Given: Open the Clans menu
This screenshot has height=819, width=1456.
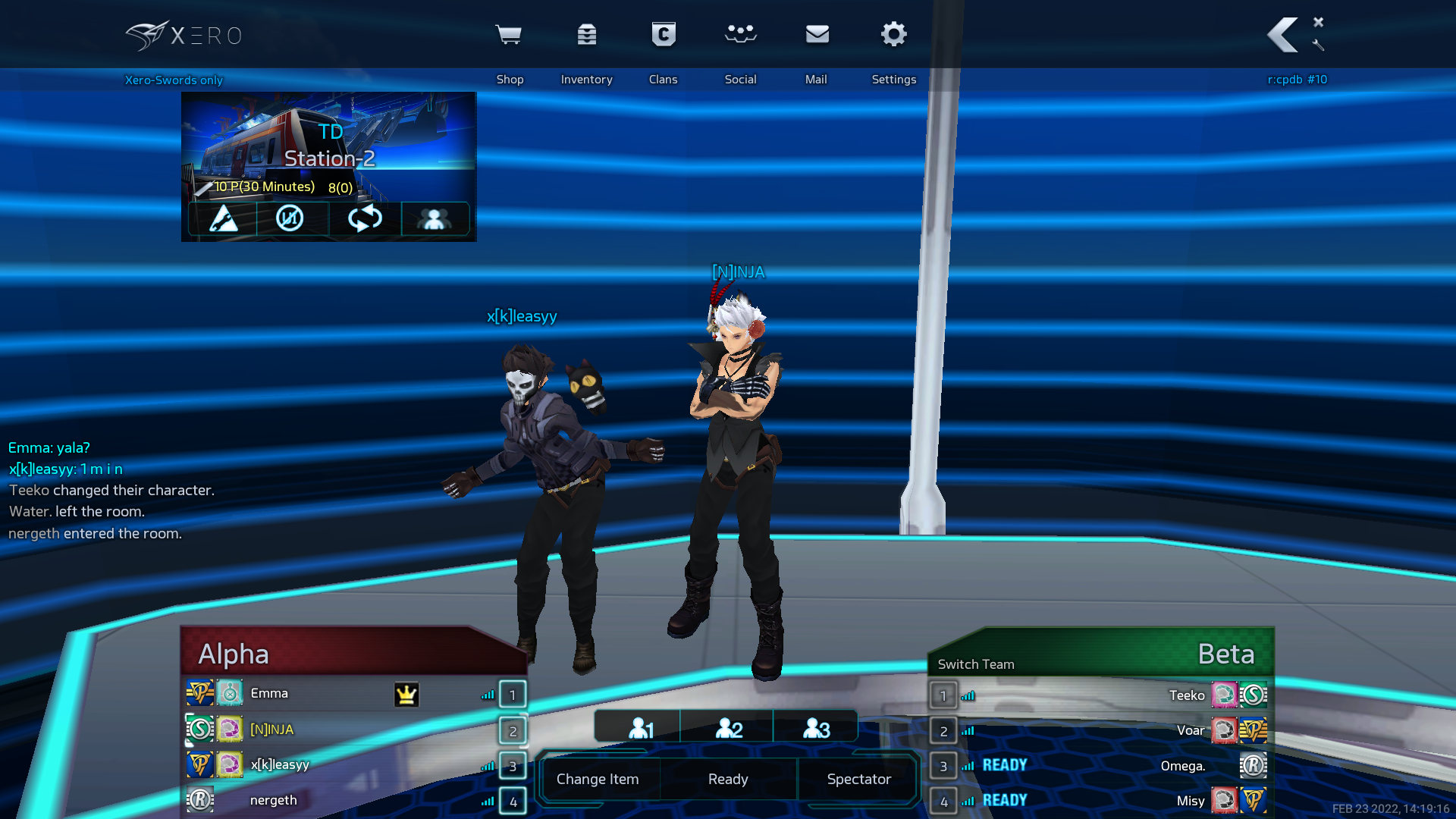Looking at the screenshot, I should [664, 36].
